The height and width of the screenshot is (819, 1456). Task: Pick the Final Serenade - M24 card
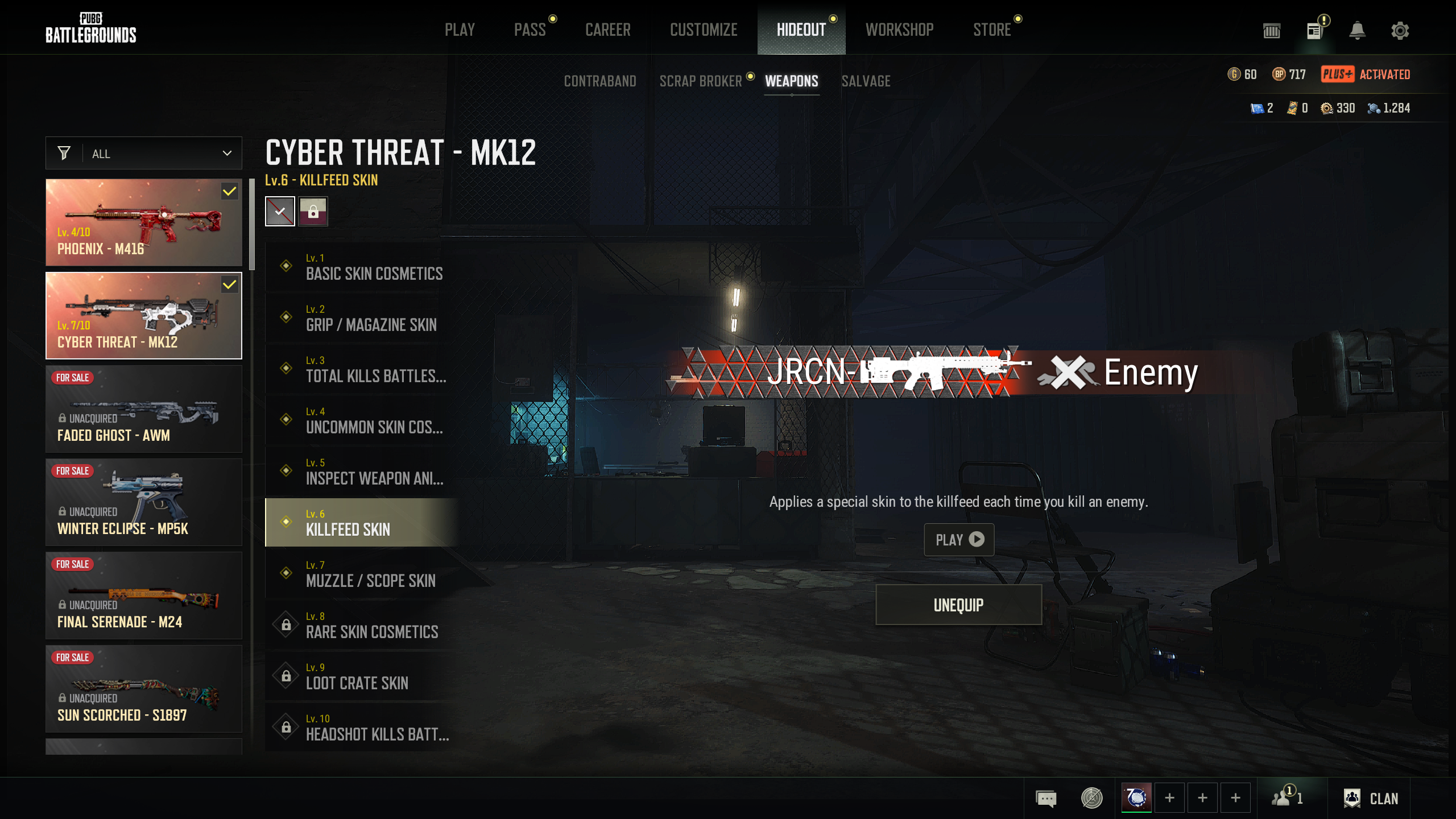(144, 595)
